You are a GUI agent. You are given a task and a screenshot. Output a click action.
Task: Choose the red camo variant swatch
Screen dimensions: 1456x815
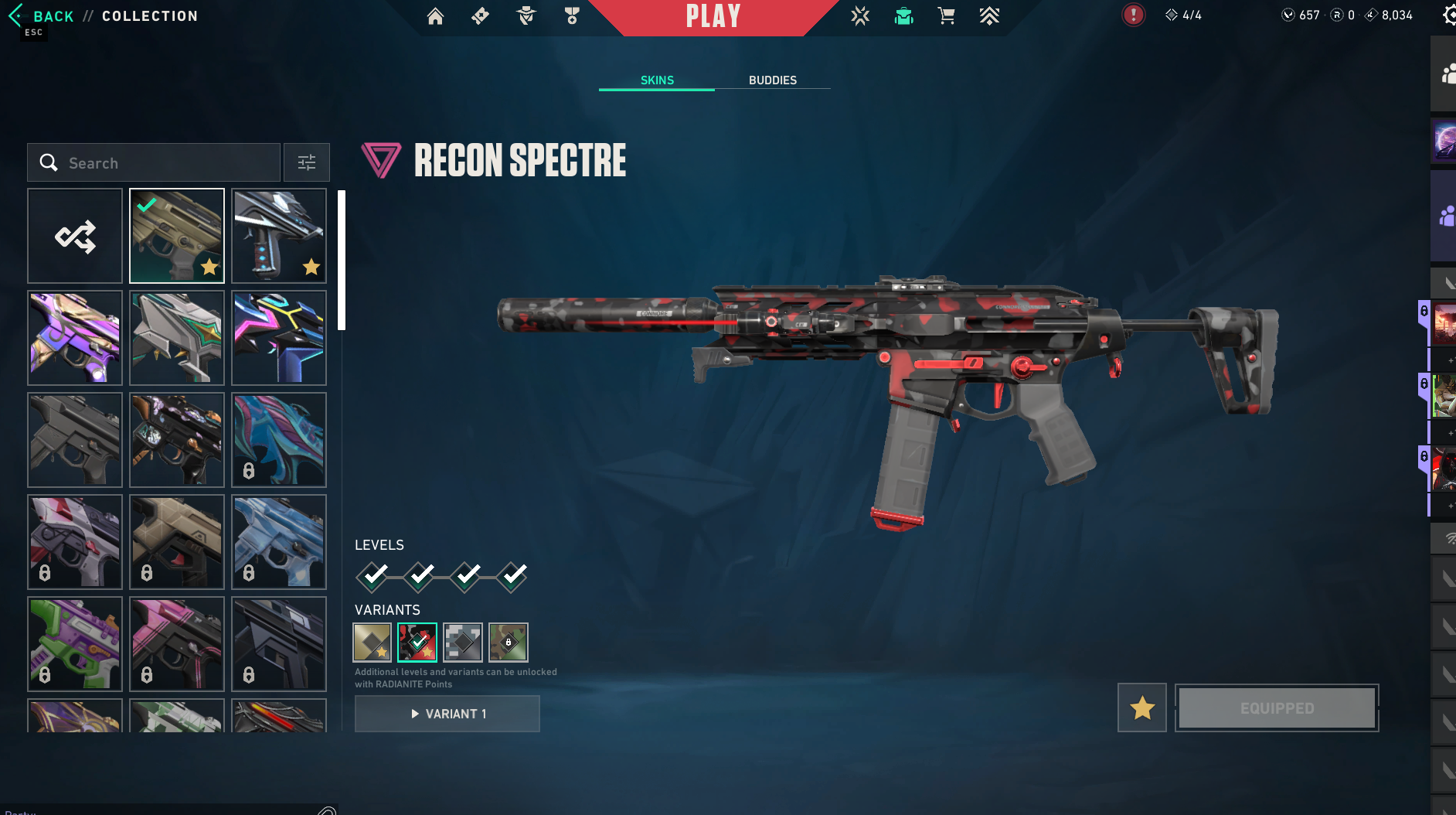pyautogui.click(x=417, y=643)
